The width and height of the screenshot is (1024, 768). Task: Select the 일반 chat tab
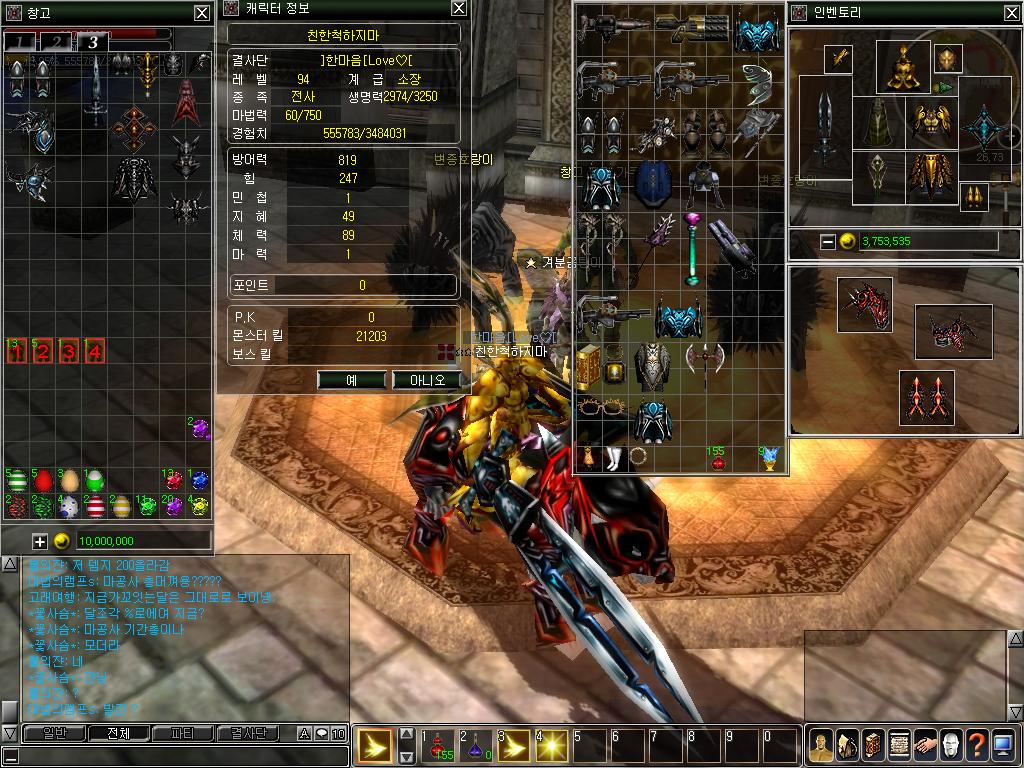[x=47, y=733]
